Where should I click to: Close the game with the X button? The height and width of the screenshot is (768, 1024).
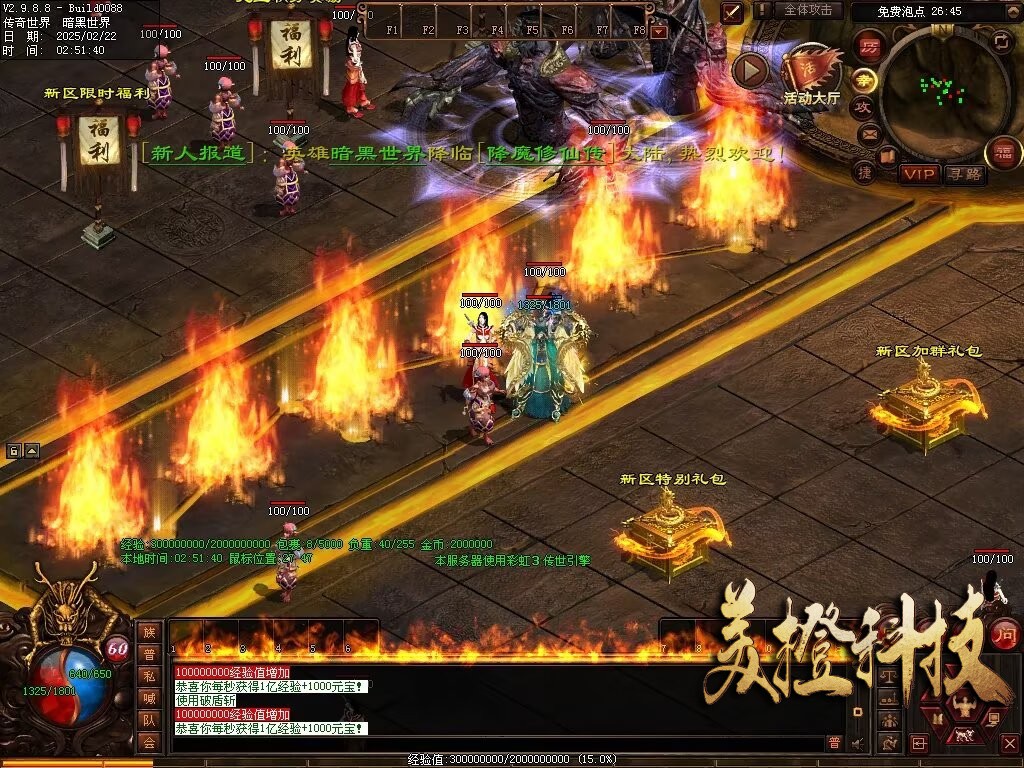(x=1009, y=743)
